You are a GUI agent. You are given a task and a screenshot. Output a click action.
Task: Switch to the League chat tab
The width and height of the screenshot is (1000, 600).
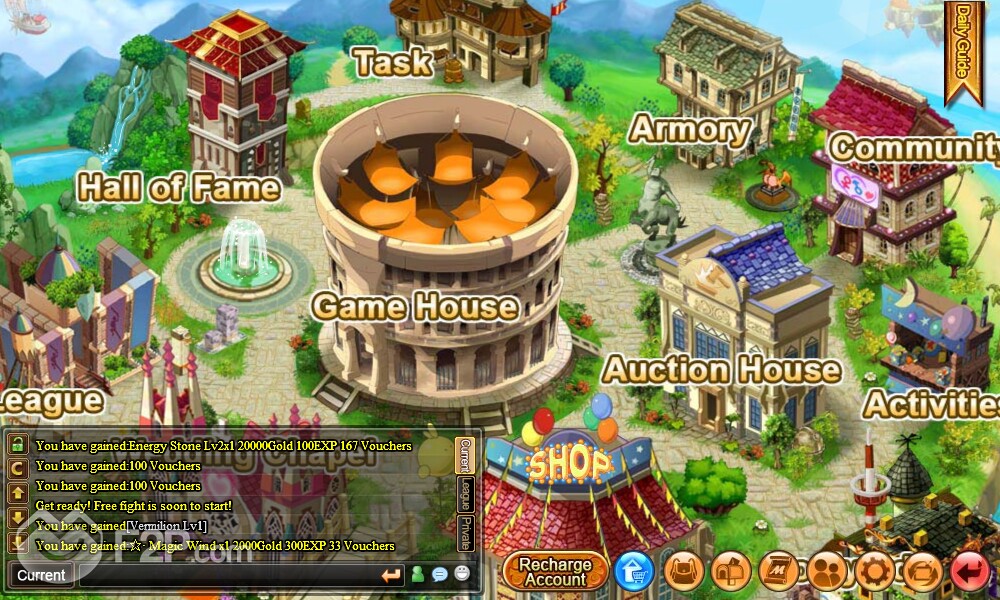[465, 494]
